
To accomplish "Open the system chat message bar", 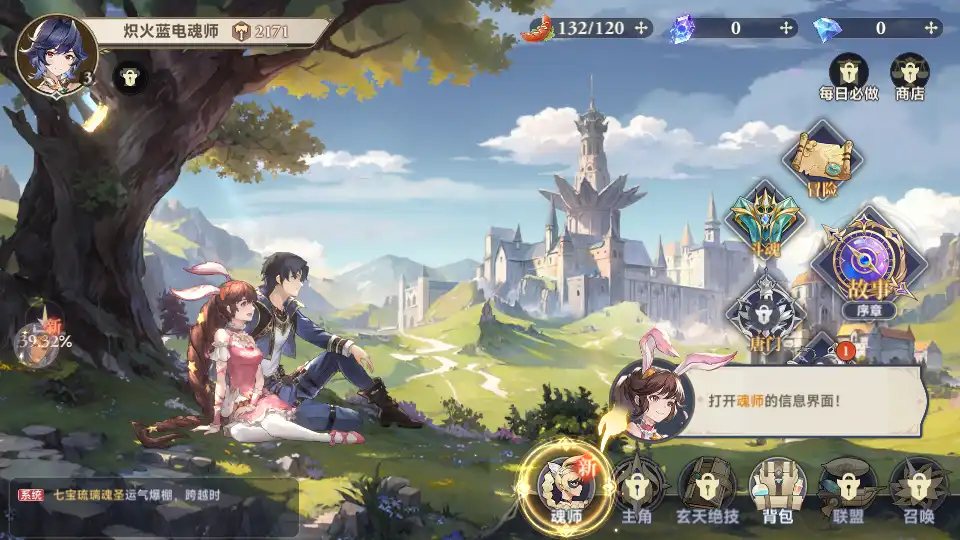I will tap(150, 494).
